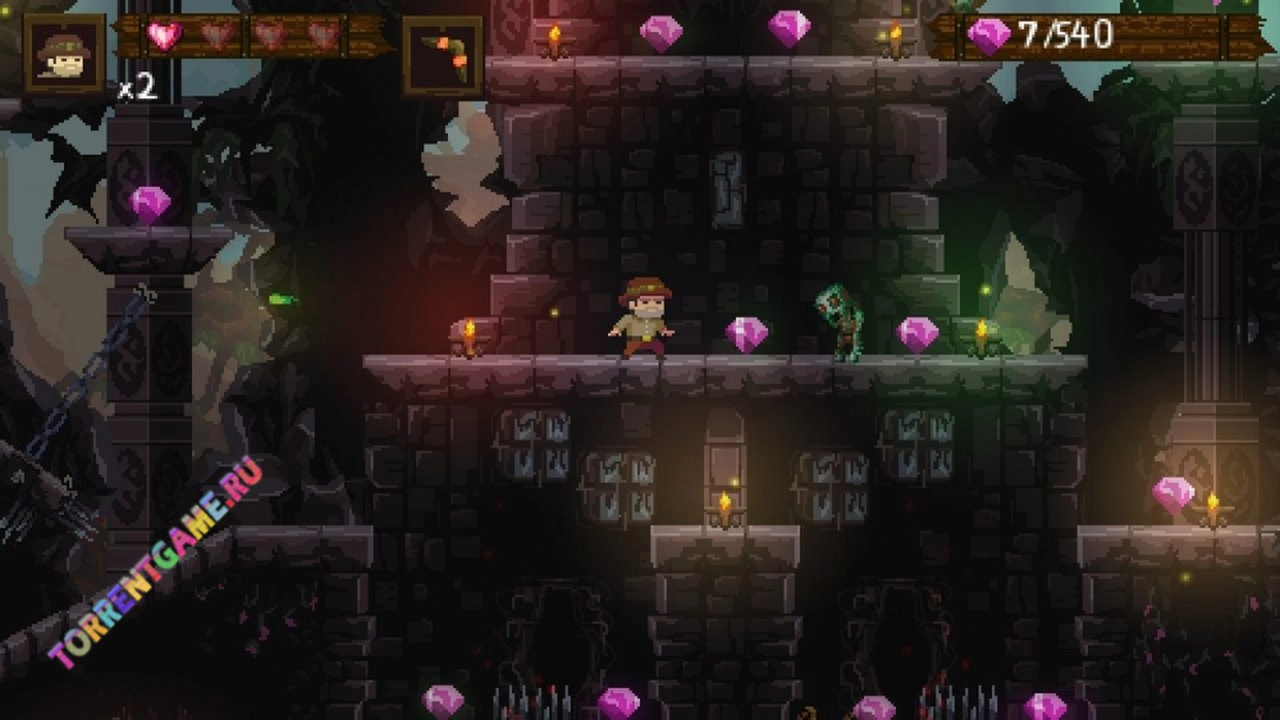Select the boomerang weapon slot
Screen dimensions: 1280x720
(443, 55)
